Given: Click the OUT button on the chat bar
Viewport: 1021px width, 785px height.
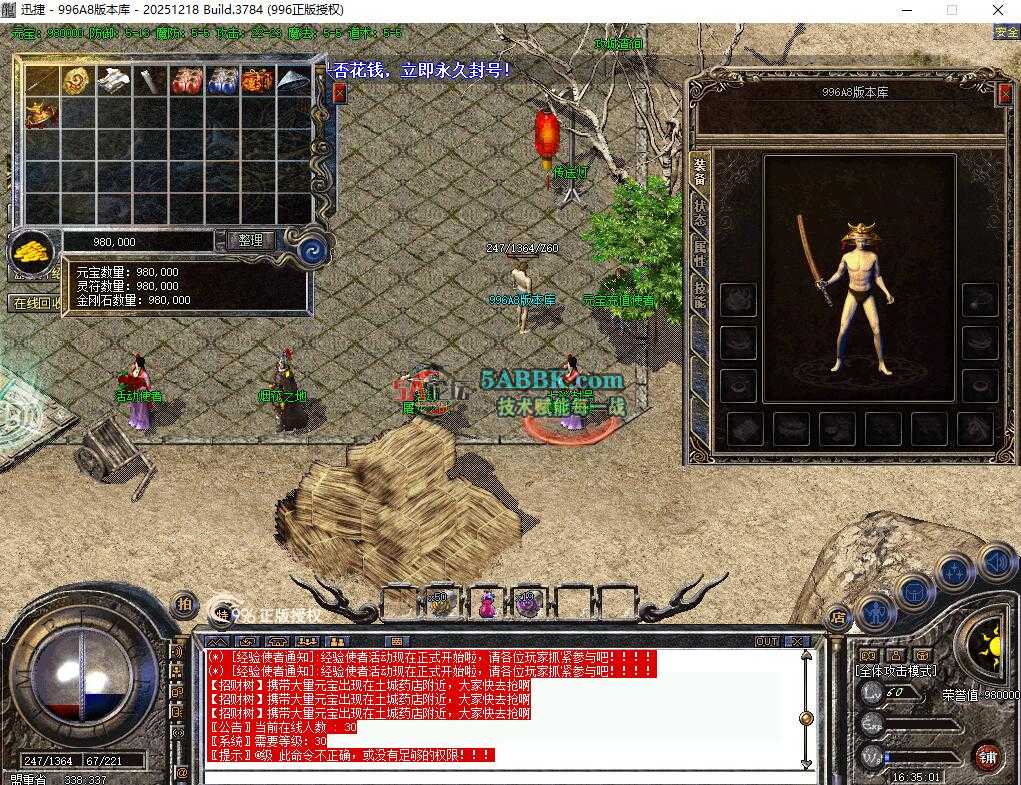Looking at the screenshot, I should (767, 641).
